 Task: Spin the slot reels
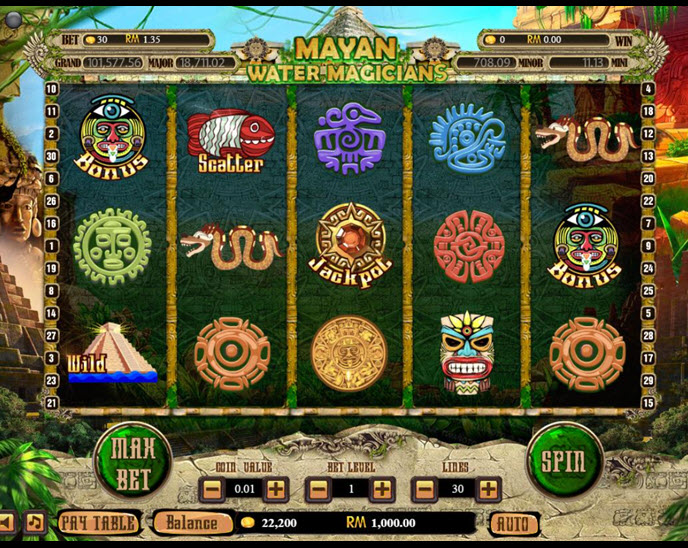pos(563,460)
